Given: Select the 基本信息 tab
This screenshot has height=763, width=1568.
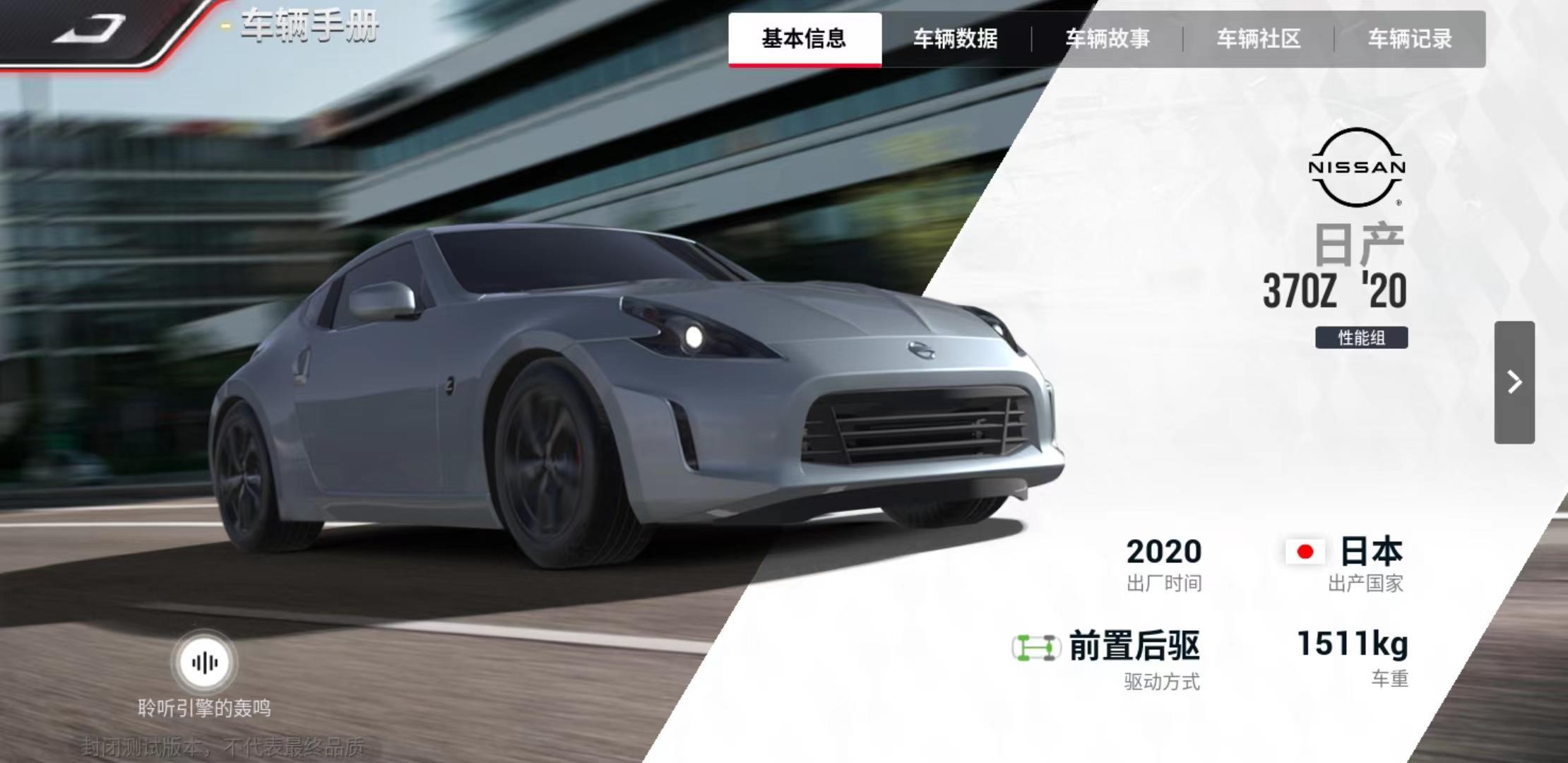Looking at the screenshot, I should (x=804, y=39).
